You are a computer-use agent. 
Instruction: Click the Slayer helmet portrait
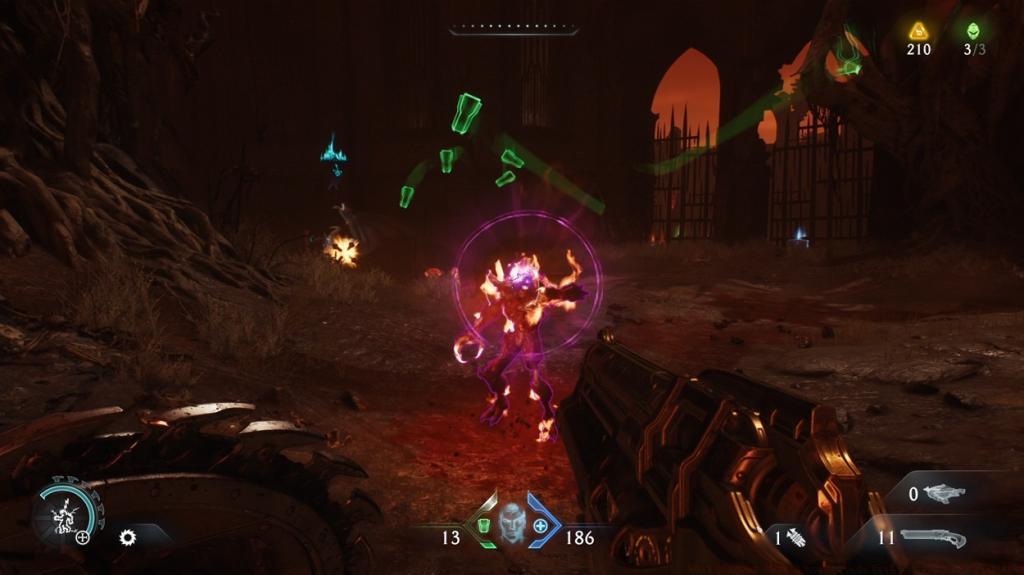pyautogui.click(x=512, y=523)
